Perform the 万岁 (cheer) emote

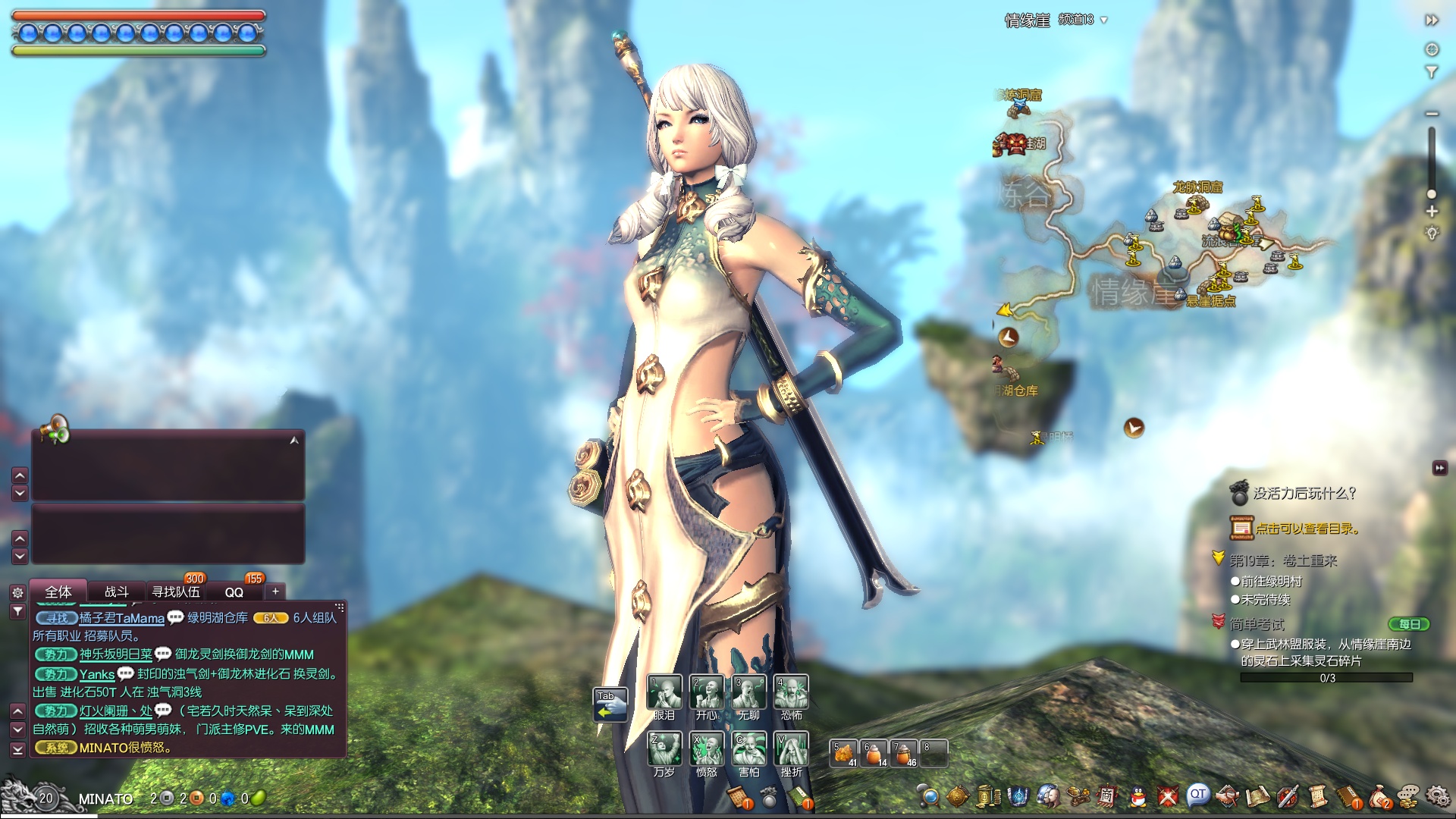664,748
